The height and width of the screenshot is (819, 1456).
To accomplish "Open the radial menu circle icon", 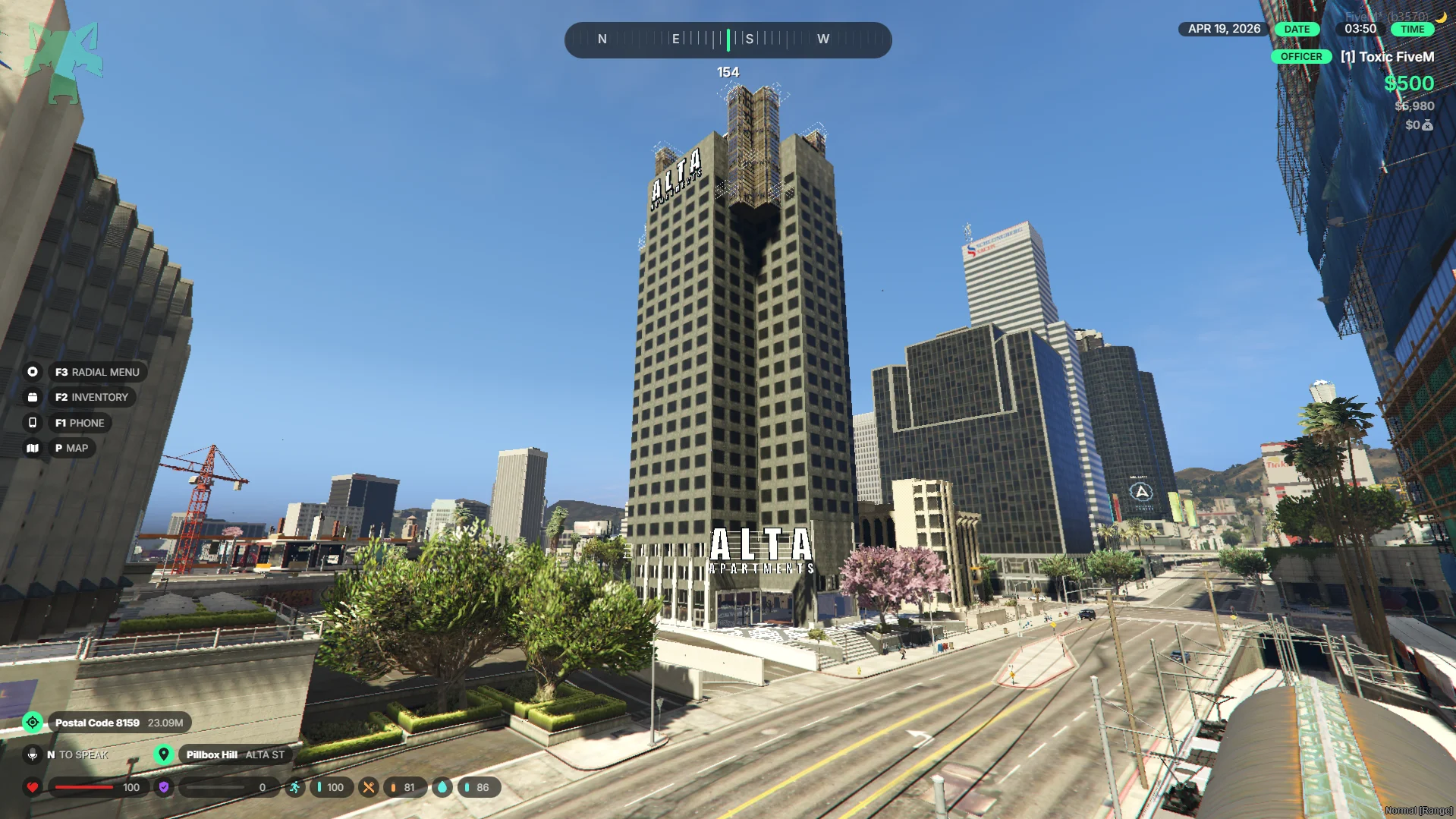I will point(33,372).
